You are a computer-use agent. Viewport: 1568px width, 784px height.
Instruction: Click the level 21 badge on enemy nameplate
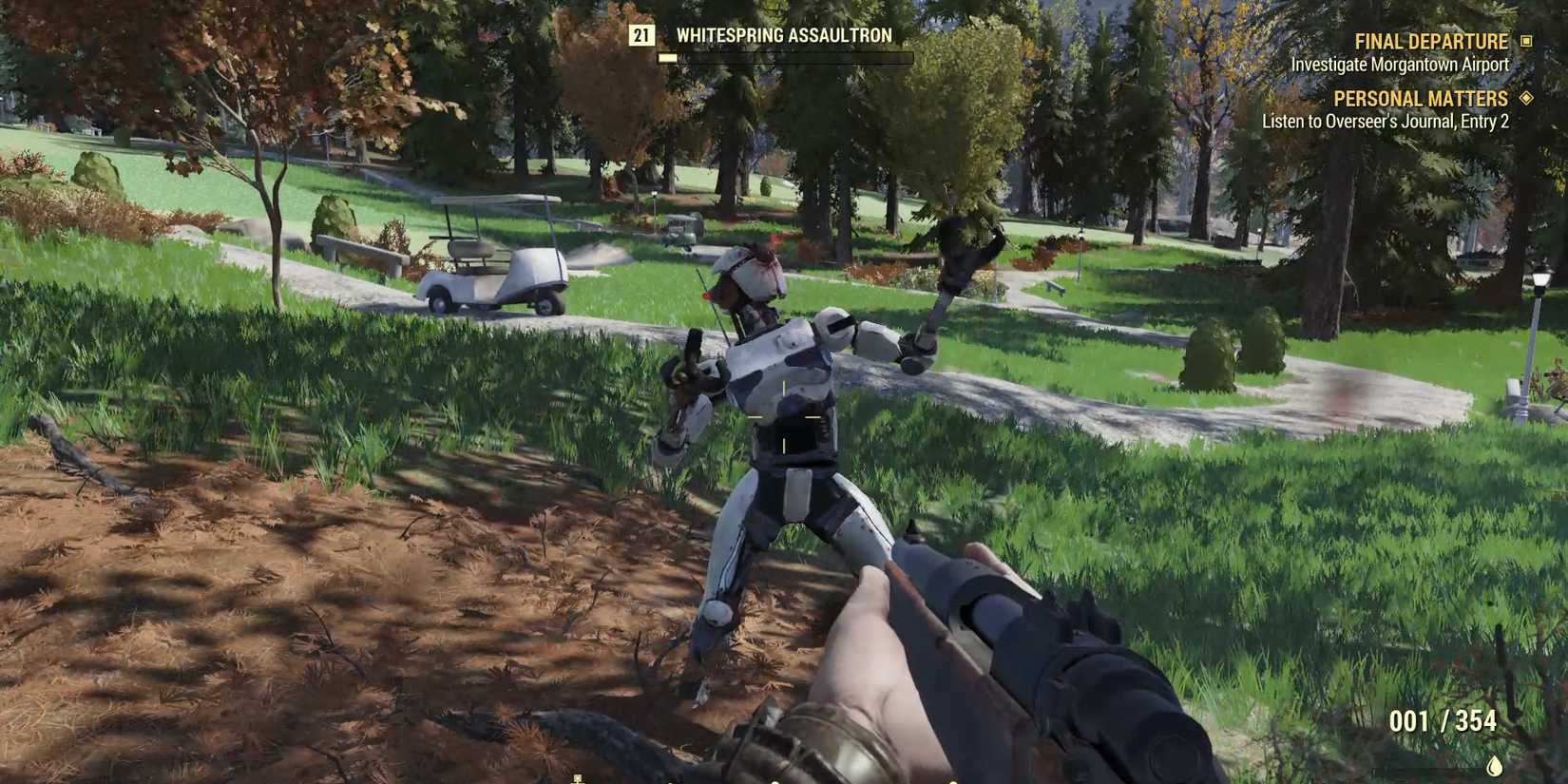[x=642, y=36]
